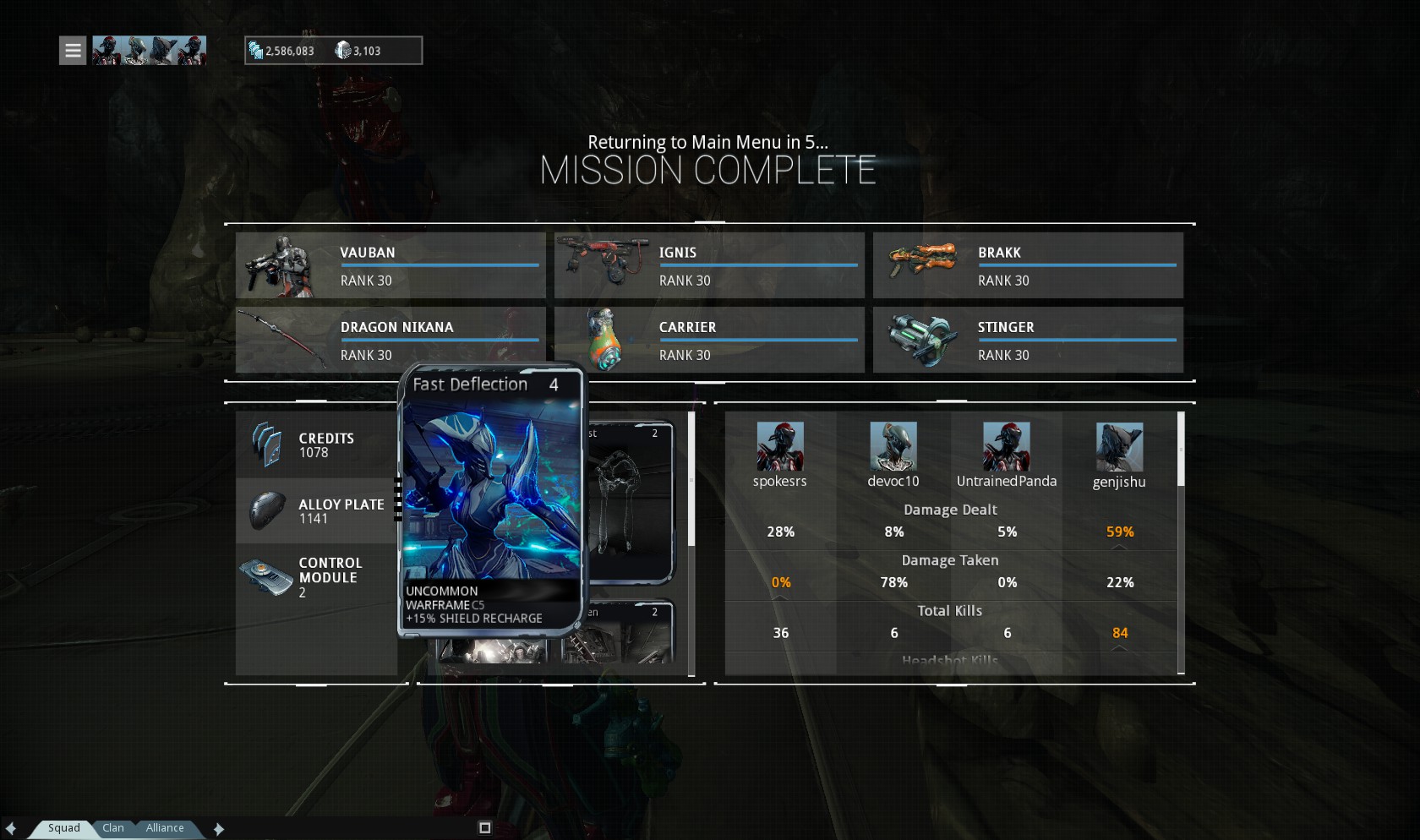Choose UntrainedPanda's player avatar
This screenshot has width=1420, height=840.
pyautogui.click(x=1006, y=446)
